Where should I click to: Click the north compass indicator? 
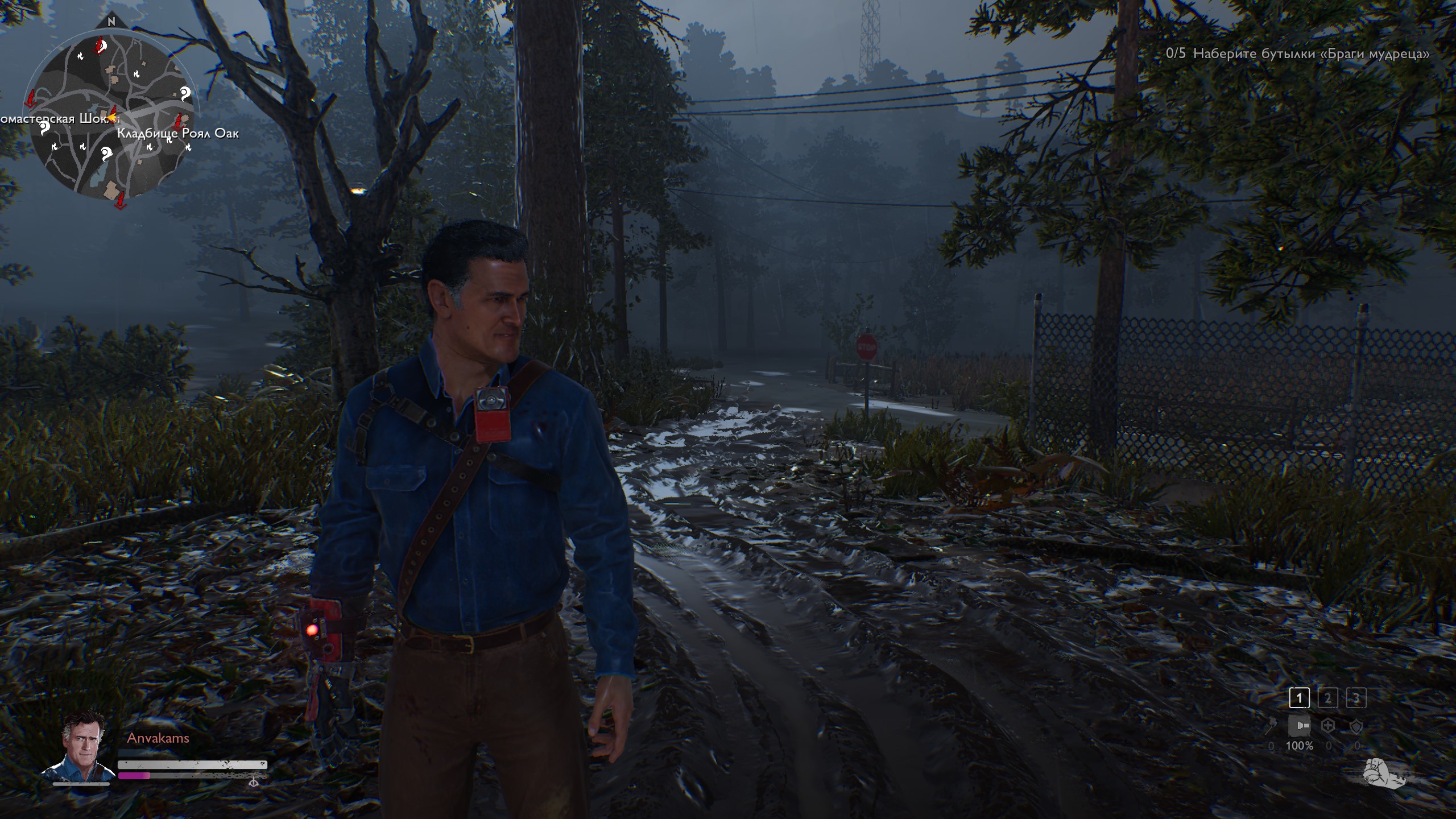coord(111,22)
